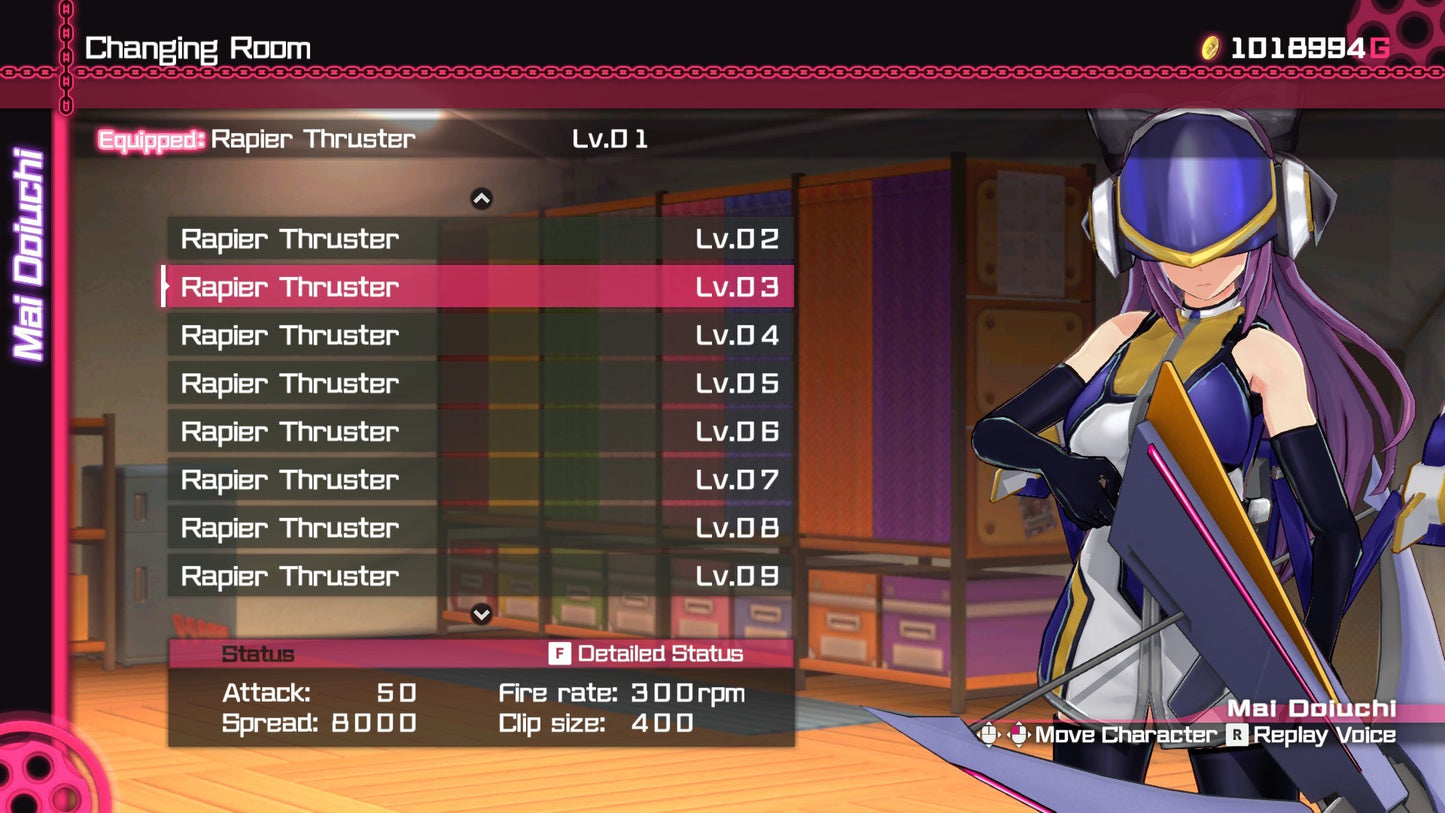Image resolution: width=1445 pixels, height=813 pixels.
Task: Select the Rapier Thruster Lv.07 row
Action: [479, 479]
